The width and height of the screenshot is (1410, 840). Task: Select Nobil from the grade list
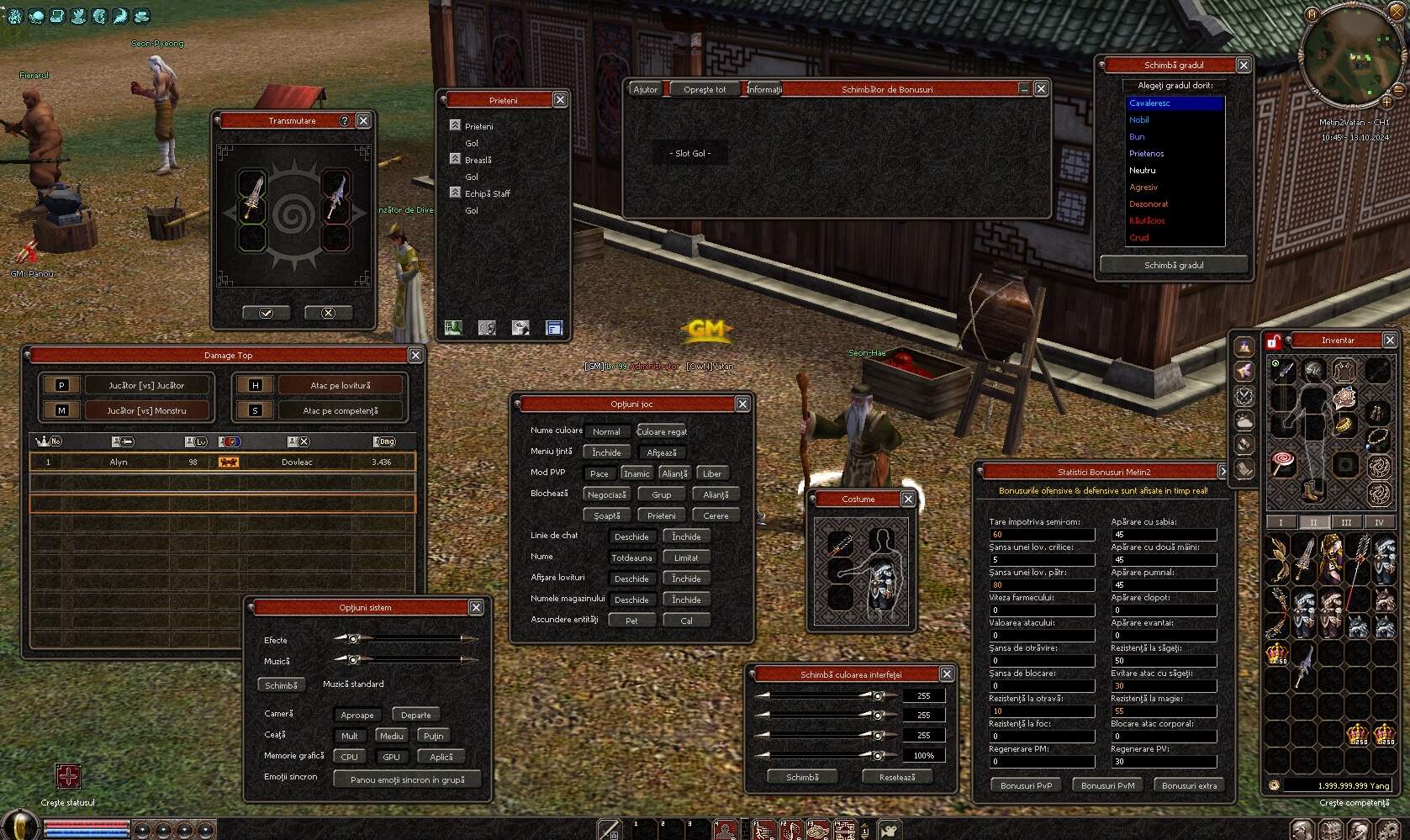coord(1138,119)
